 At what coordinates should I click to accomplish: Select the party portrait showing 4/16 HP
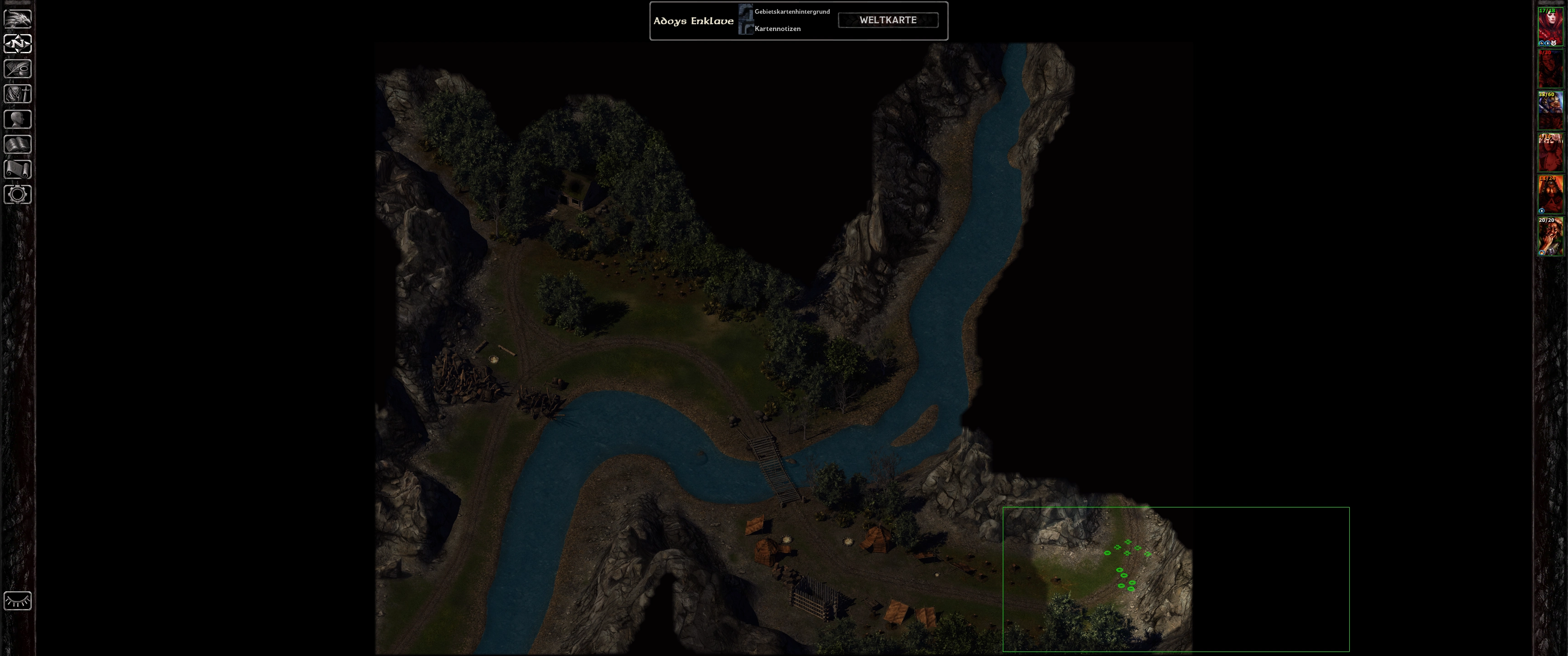coord(1550,153)
